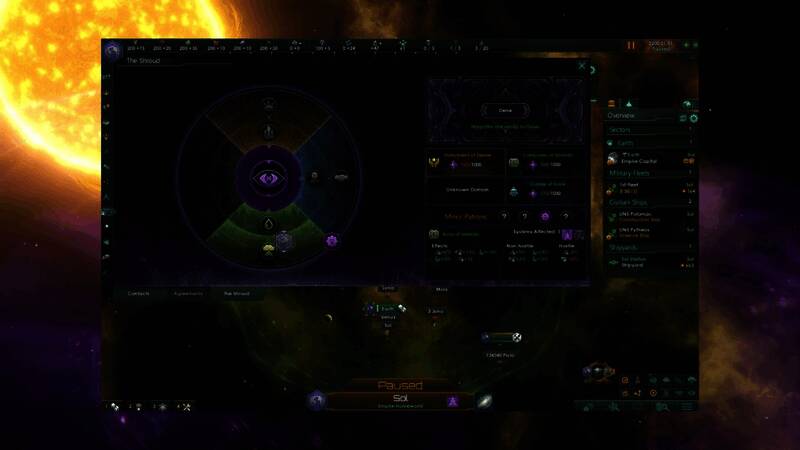Click the Delve button
The height and width of the screenshot is (450, 800).
pyautogui.click(x=504, y=109)
